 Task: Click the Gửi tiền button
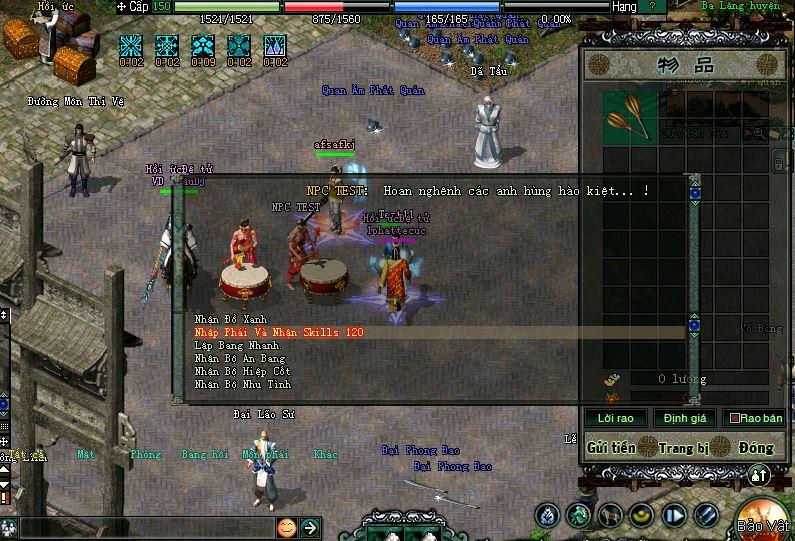click(611, 447)
